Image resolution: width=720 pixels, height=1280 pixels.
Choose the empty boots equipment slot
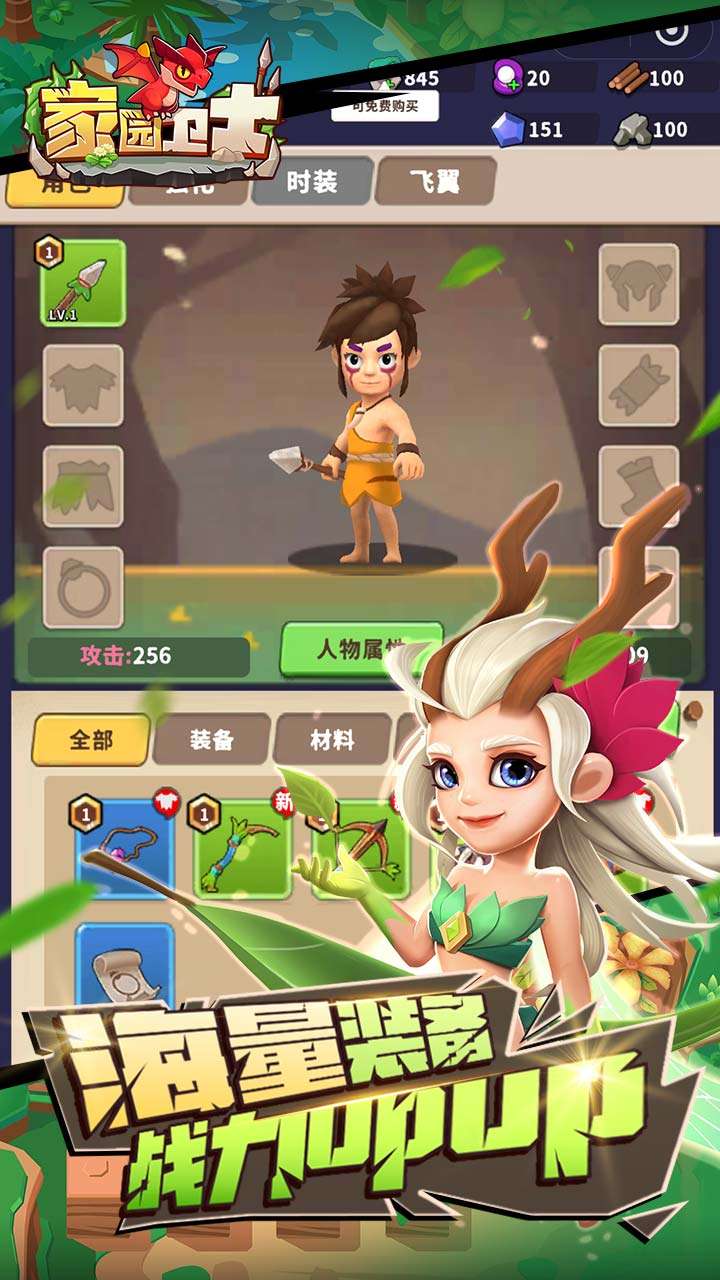639,486
